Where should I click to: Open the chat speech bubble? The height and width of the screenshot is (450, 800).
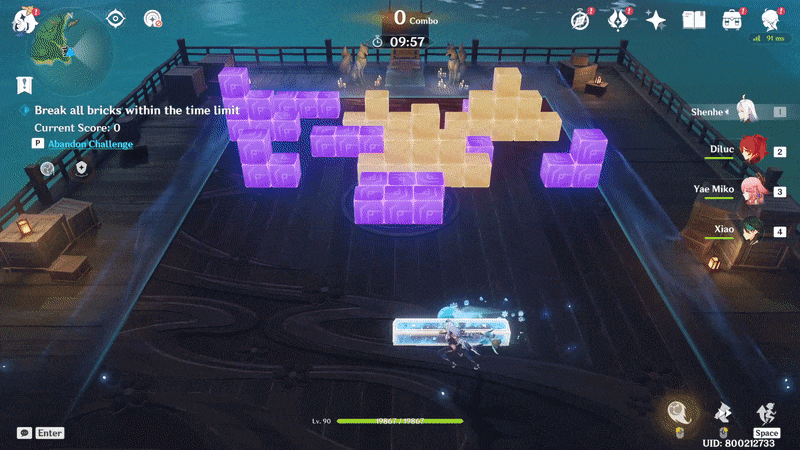pos(23,433)
